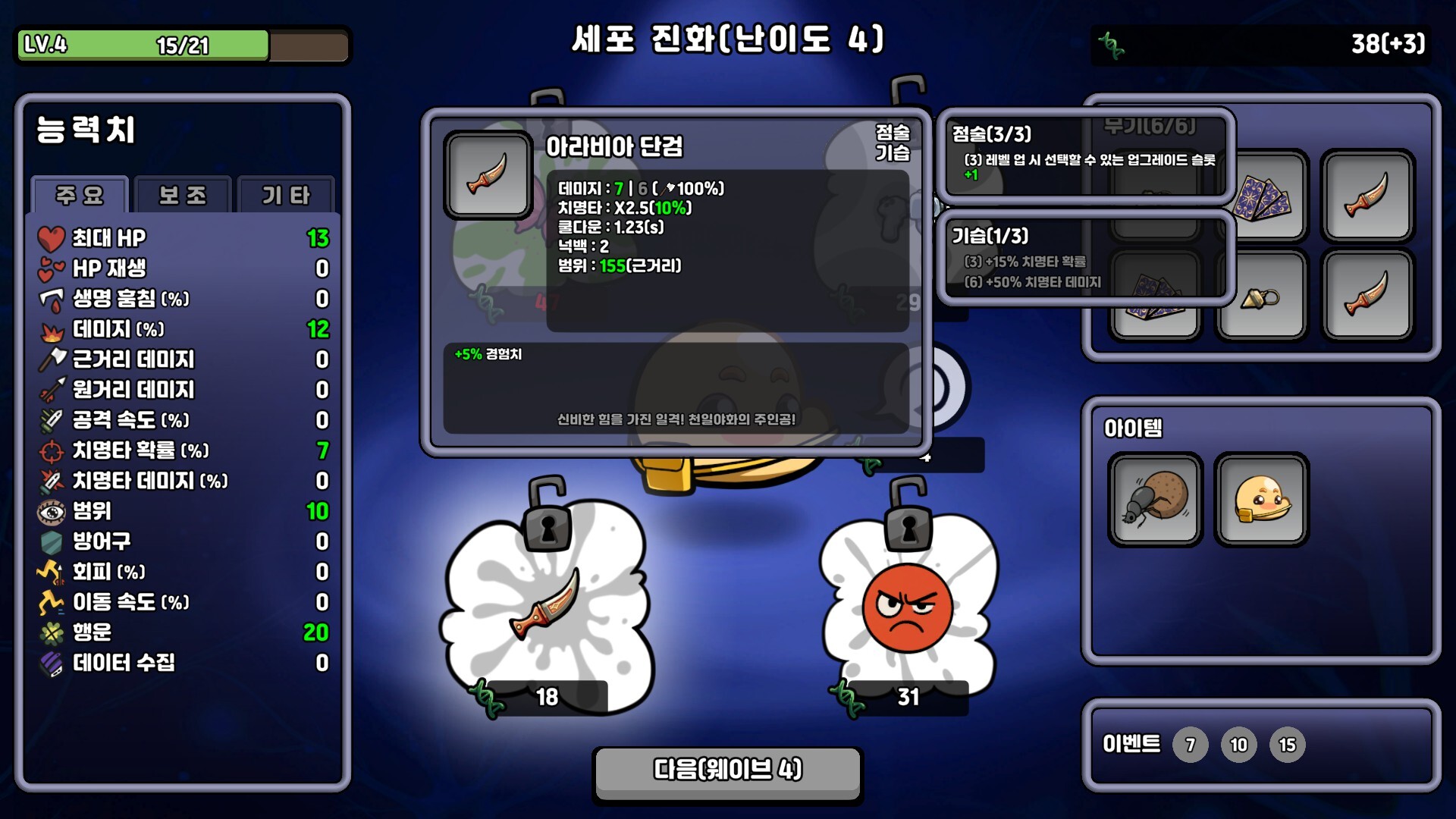Click the duck item icon
The height and width of the screenshot is (819, 1456).
point(1261,499)
